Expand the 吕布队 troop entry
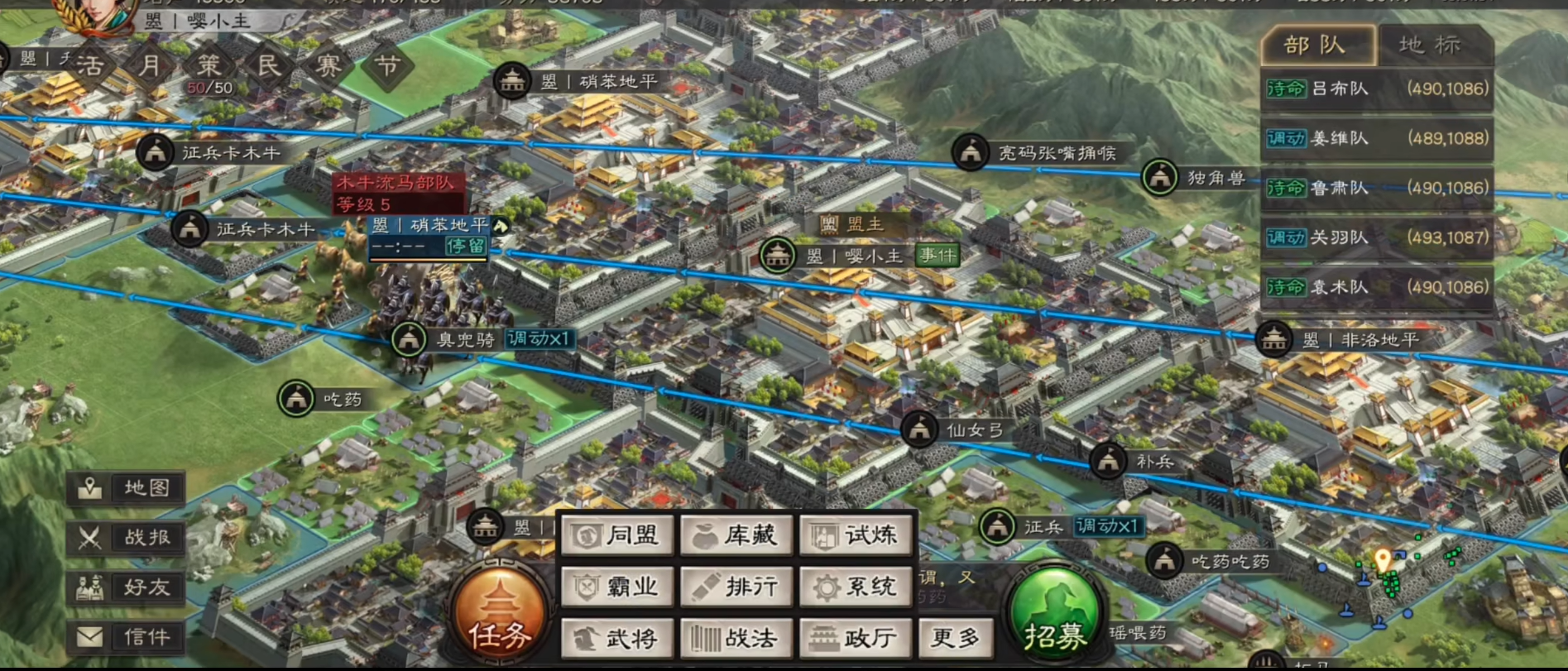Screen dimensions: 1568x671 [1375, 89]
